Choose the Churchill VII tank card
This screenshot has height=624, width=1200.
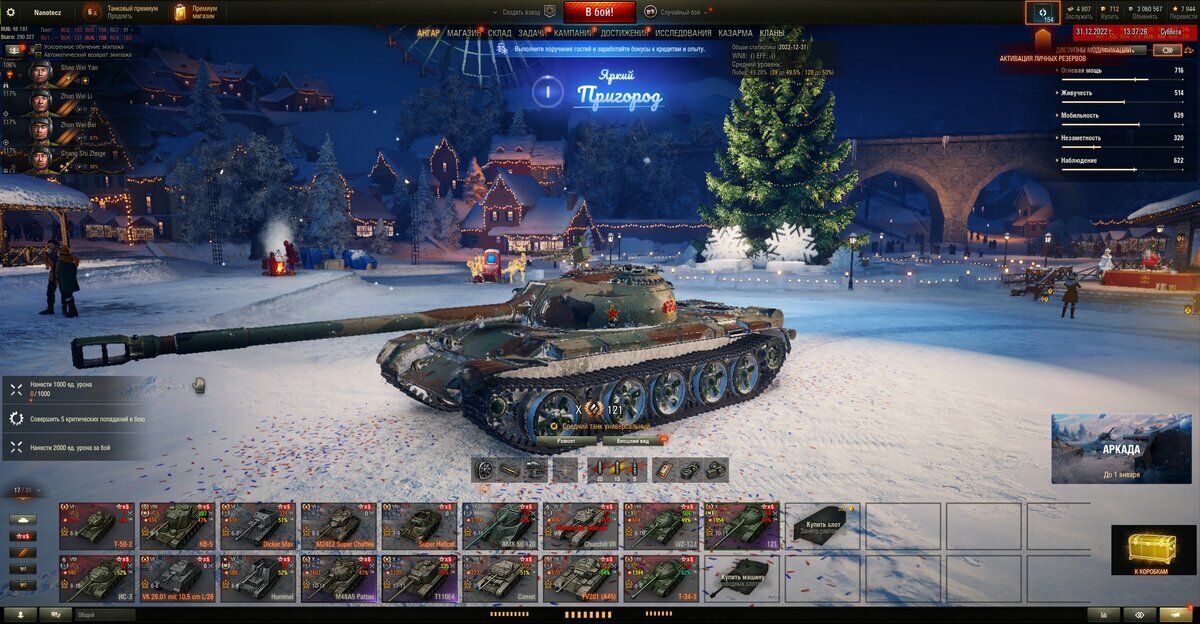coord(581,525)
